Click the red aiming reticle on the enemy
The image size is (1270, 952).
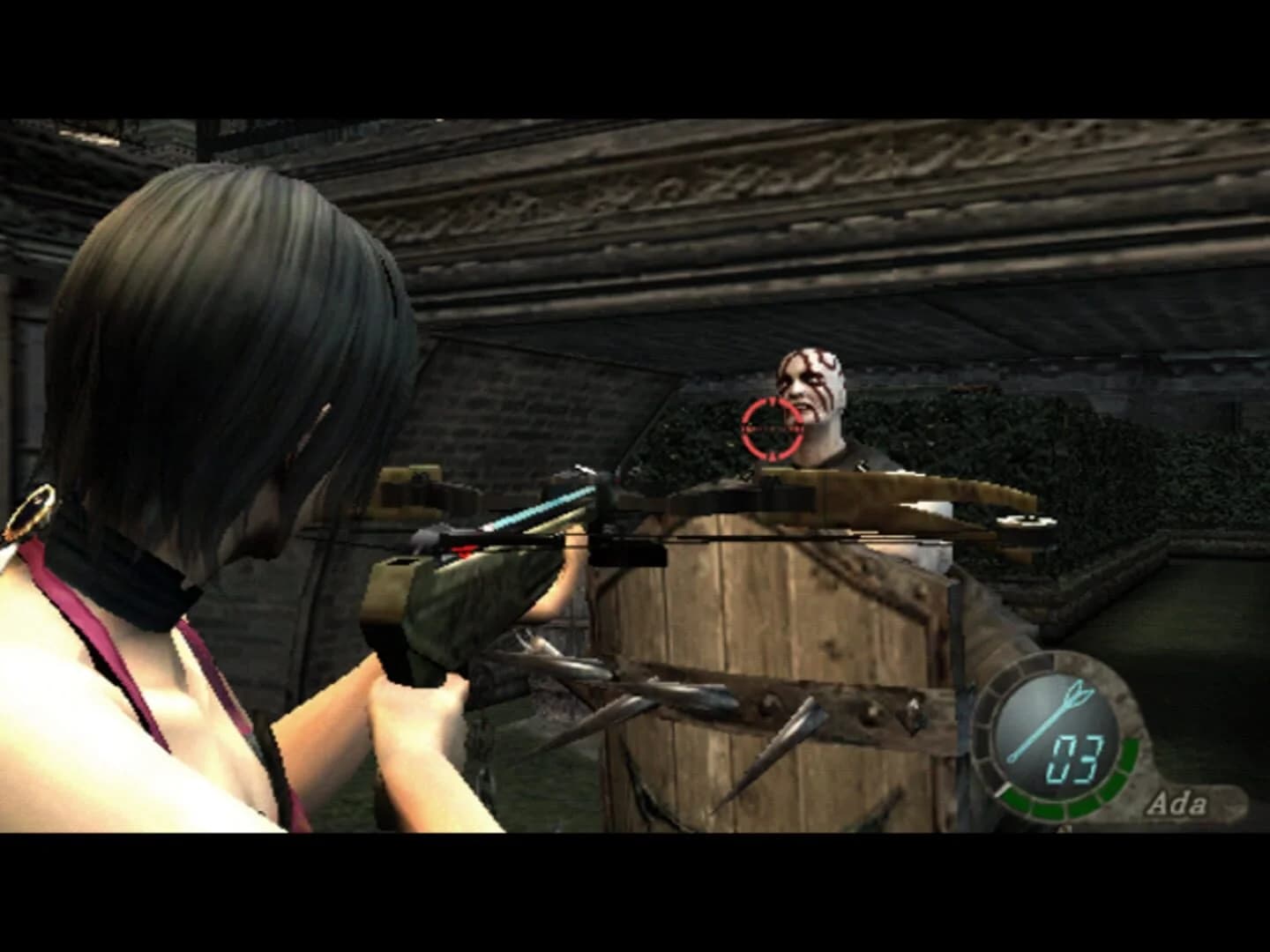(772, 428)
